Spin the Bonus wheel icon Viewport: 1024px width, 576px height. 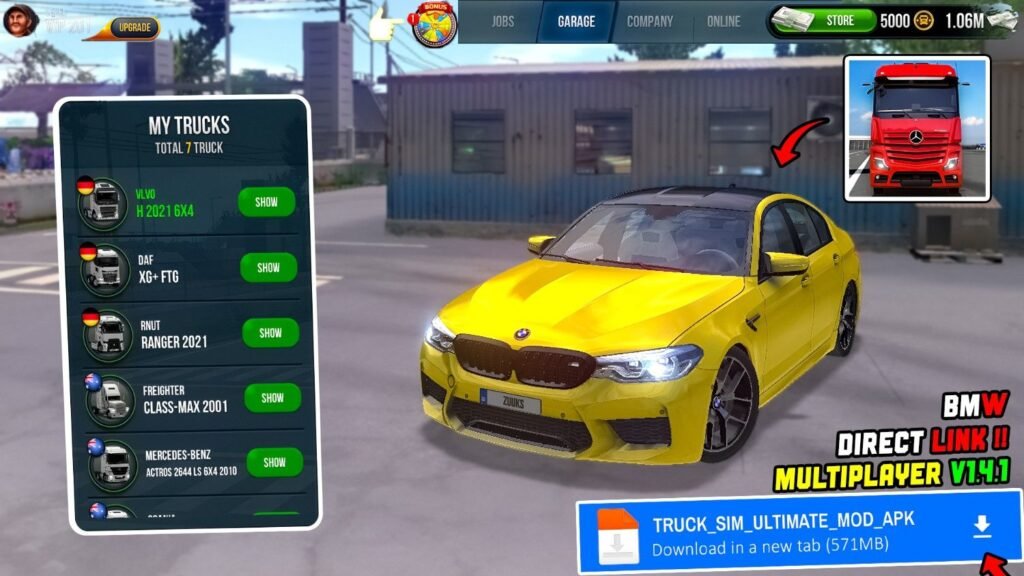pos(435,24)
